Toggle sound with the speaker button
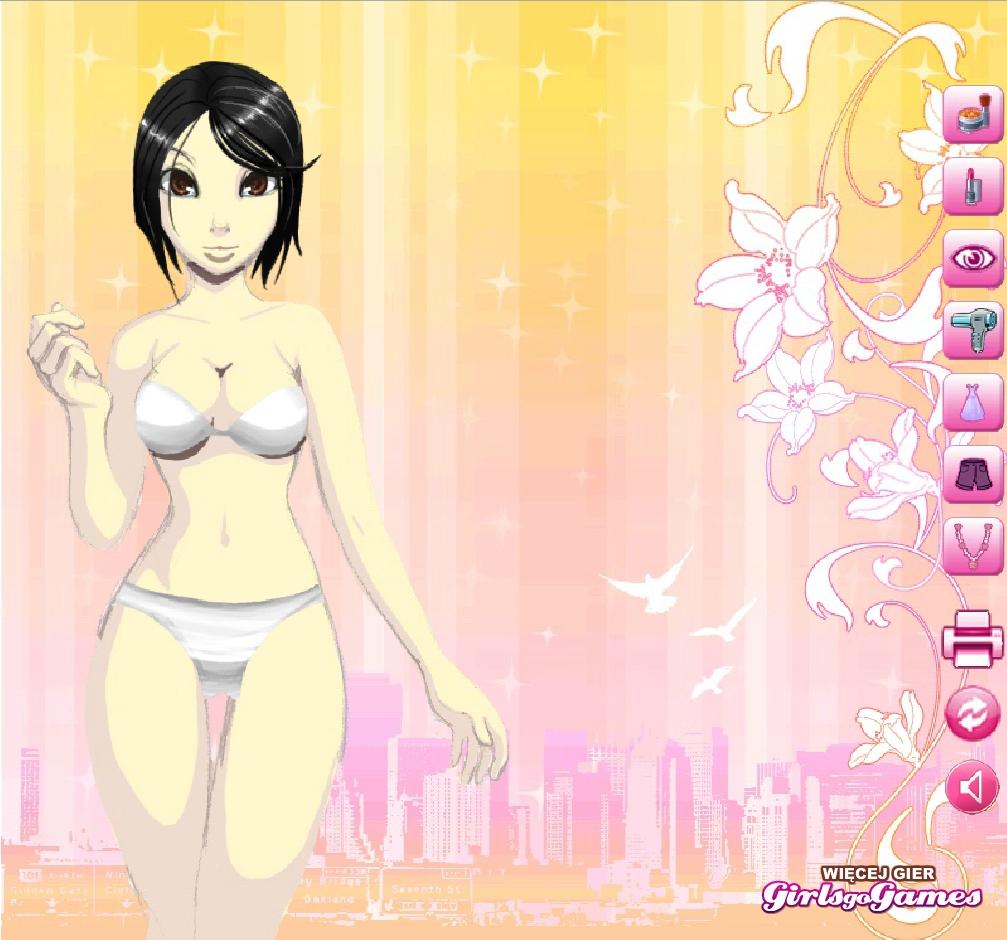Viewport: 1007px width, 940px height. click(x=972, y=788)
